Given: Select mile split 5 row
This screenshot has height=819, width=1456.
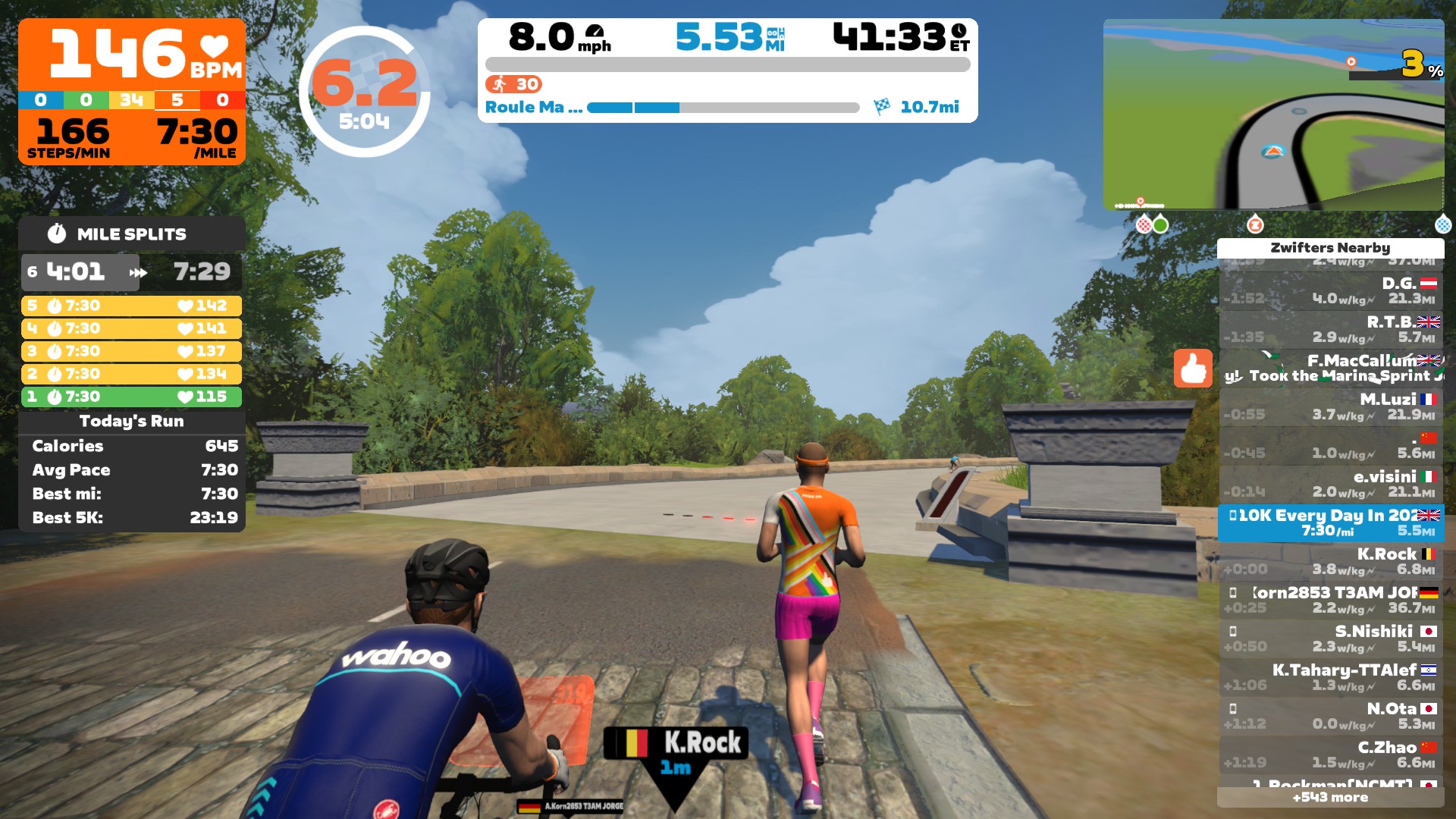Looking at the screenshot, I should click(131, 306).
